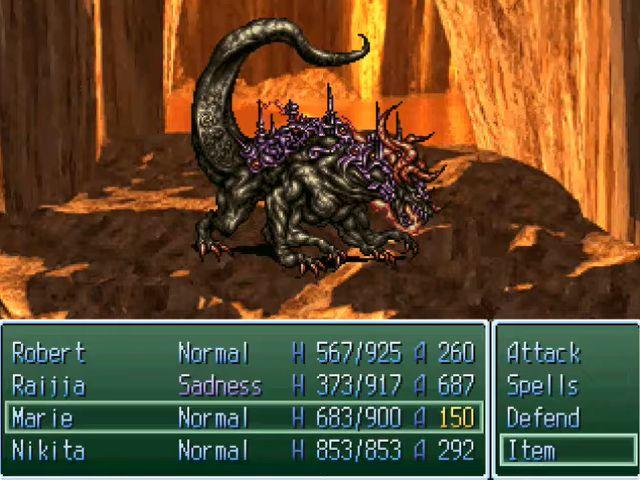Choose Nikita from the party list

coord(48,450)
